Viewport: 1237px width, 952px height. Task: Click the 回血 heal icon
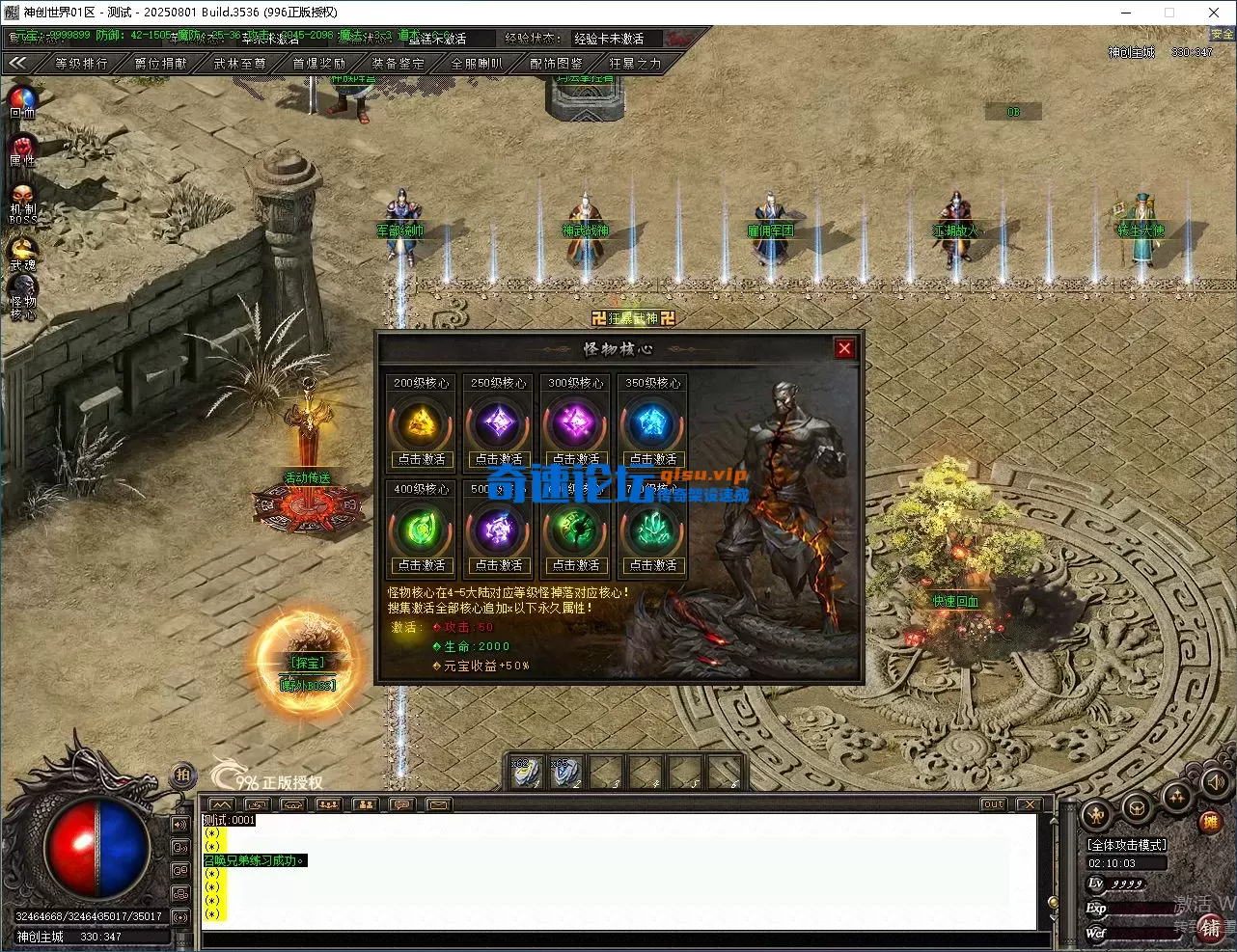coord(22,100)
